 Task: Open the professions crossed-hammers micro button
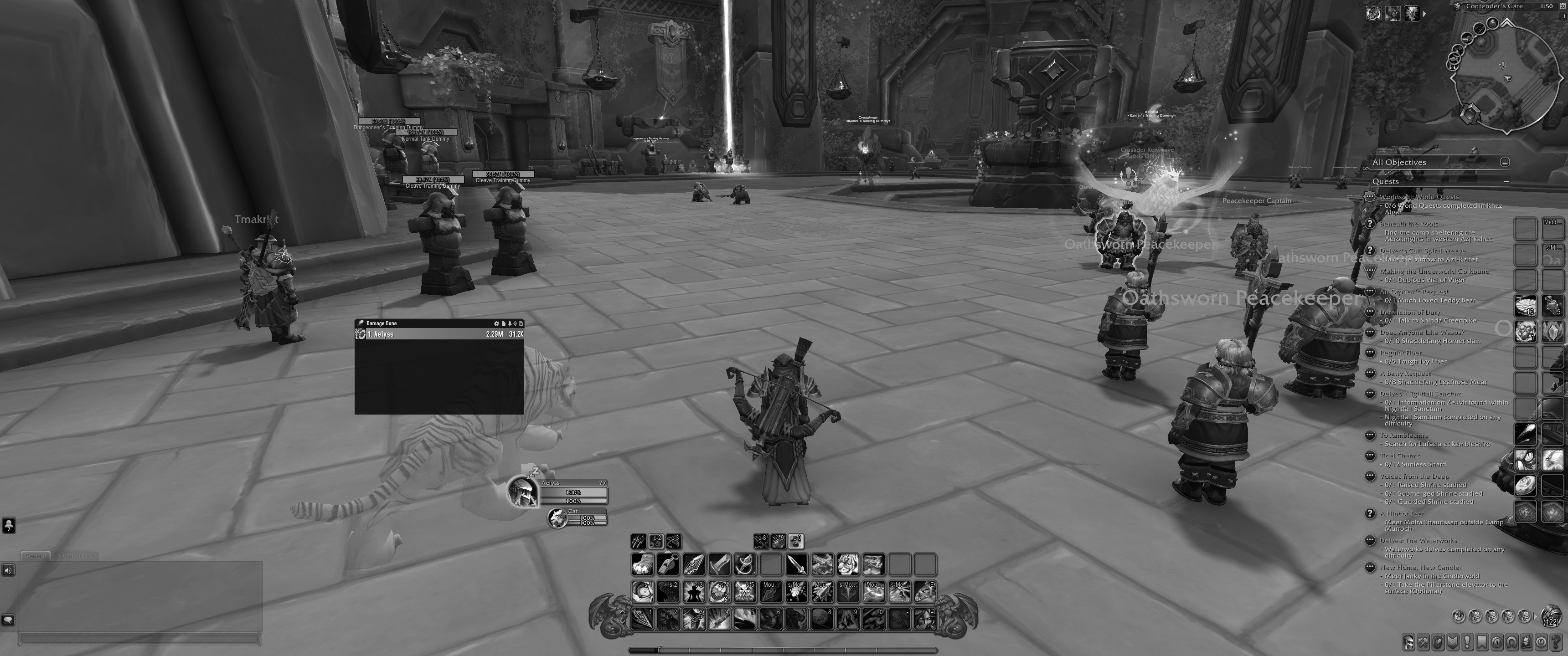pyautogui.click(x=1423, y=643)
